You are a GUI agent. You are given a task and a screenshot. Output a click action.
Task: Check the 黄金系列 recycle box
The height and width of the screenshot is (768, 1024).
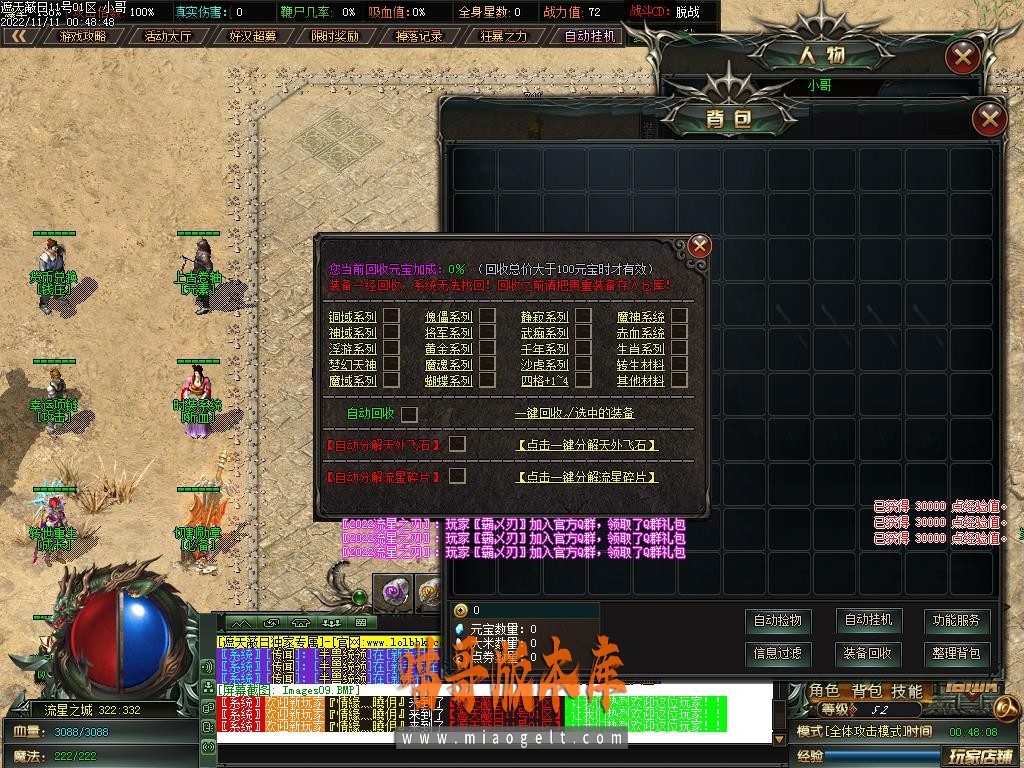pos(487,349)
